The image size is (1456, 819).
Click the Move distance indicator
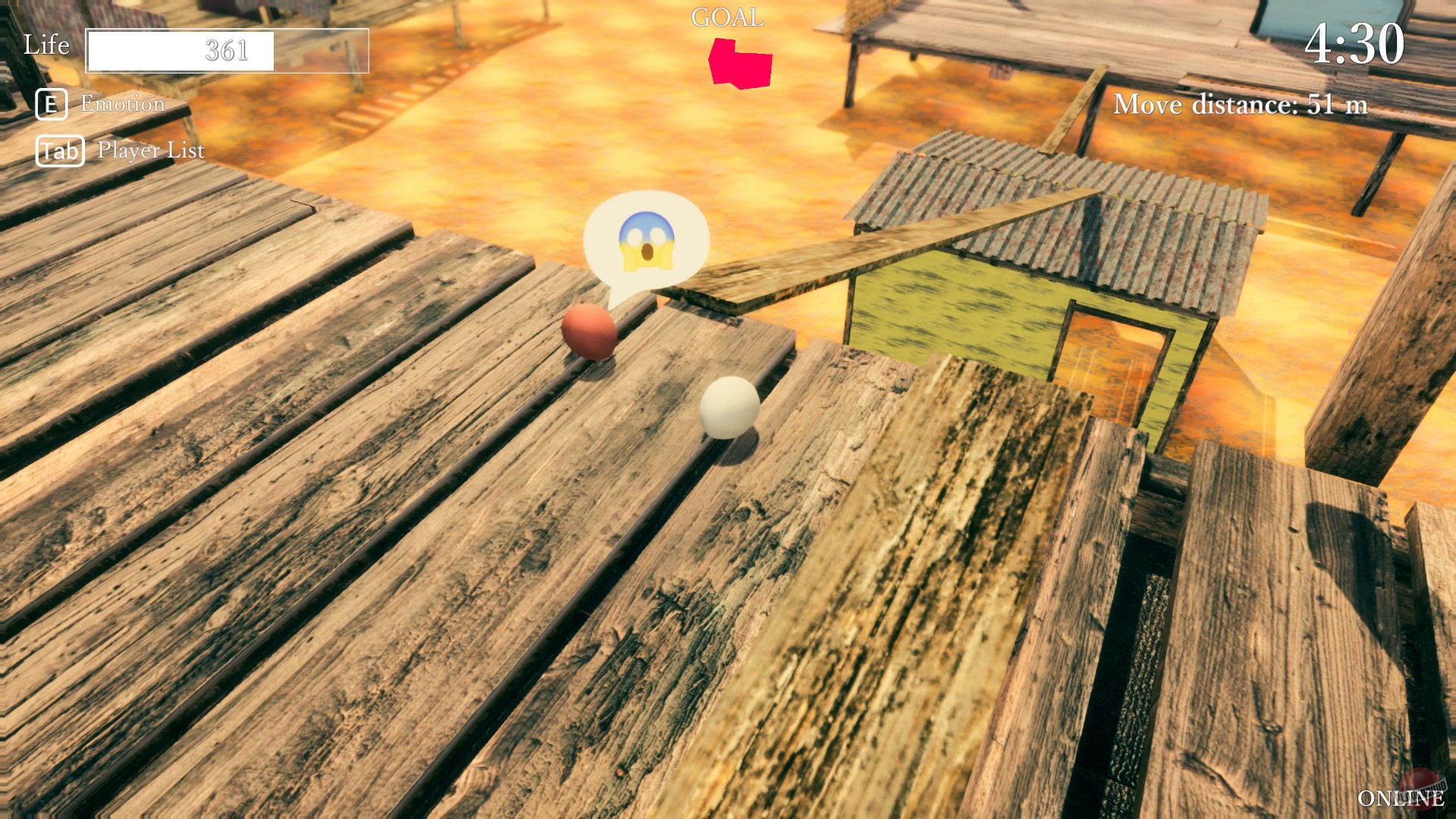click(1241, 105)
